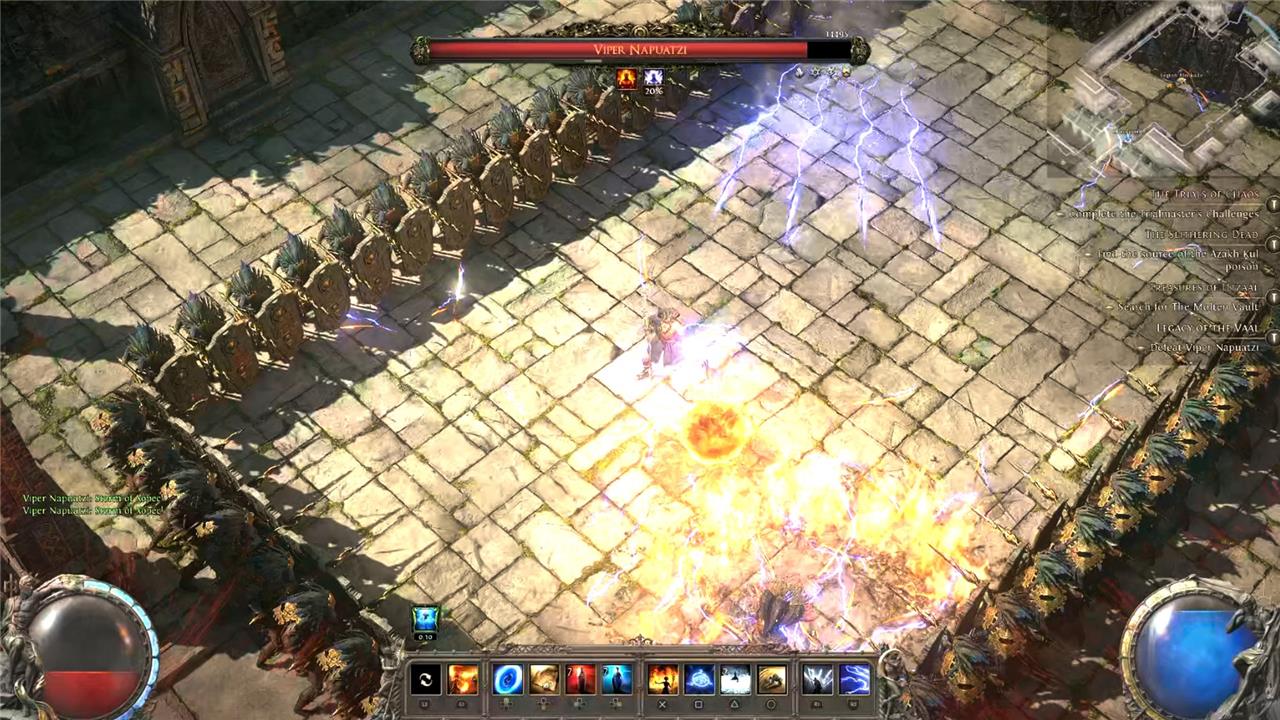
Task: Cast the blue lightning arc skill
Action: [854, 680]
